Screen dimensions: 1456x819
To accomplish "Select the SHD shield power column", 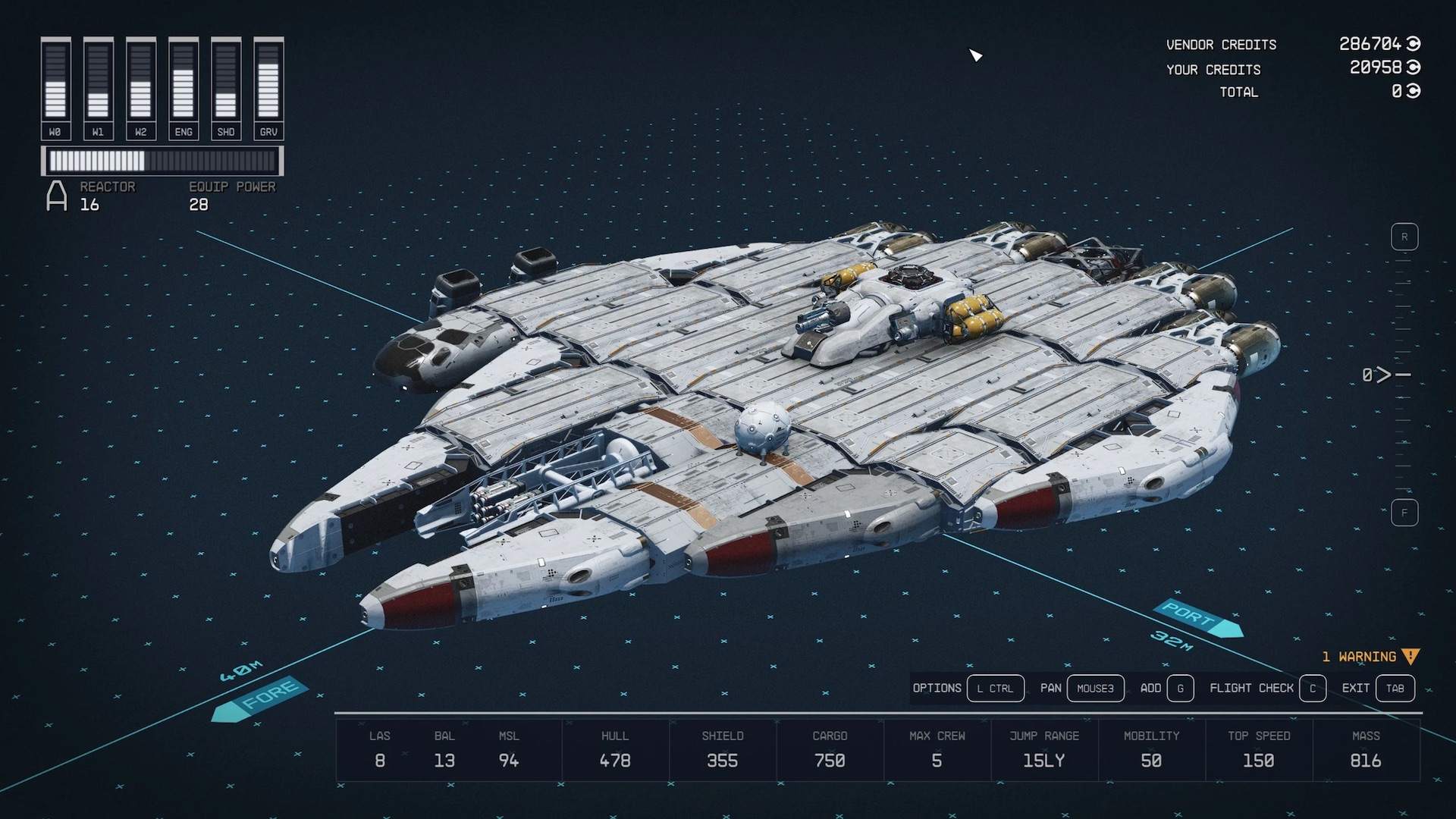I will coord(226,88).
